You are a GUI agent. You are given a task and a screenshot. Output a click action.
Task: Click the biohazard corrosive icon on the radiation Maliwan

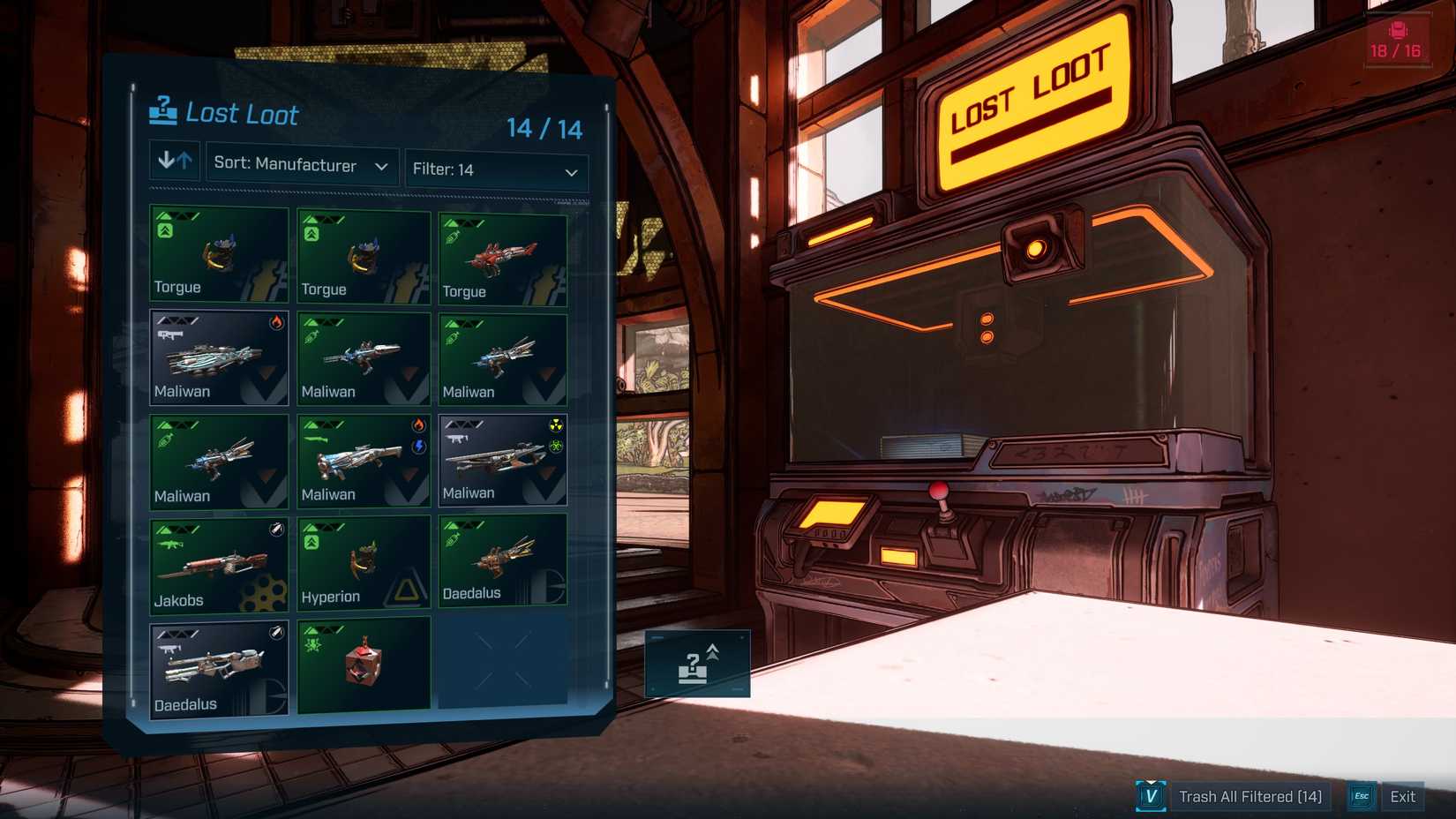(557, 445)
